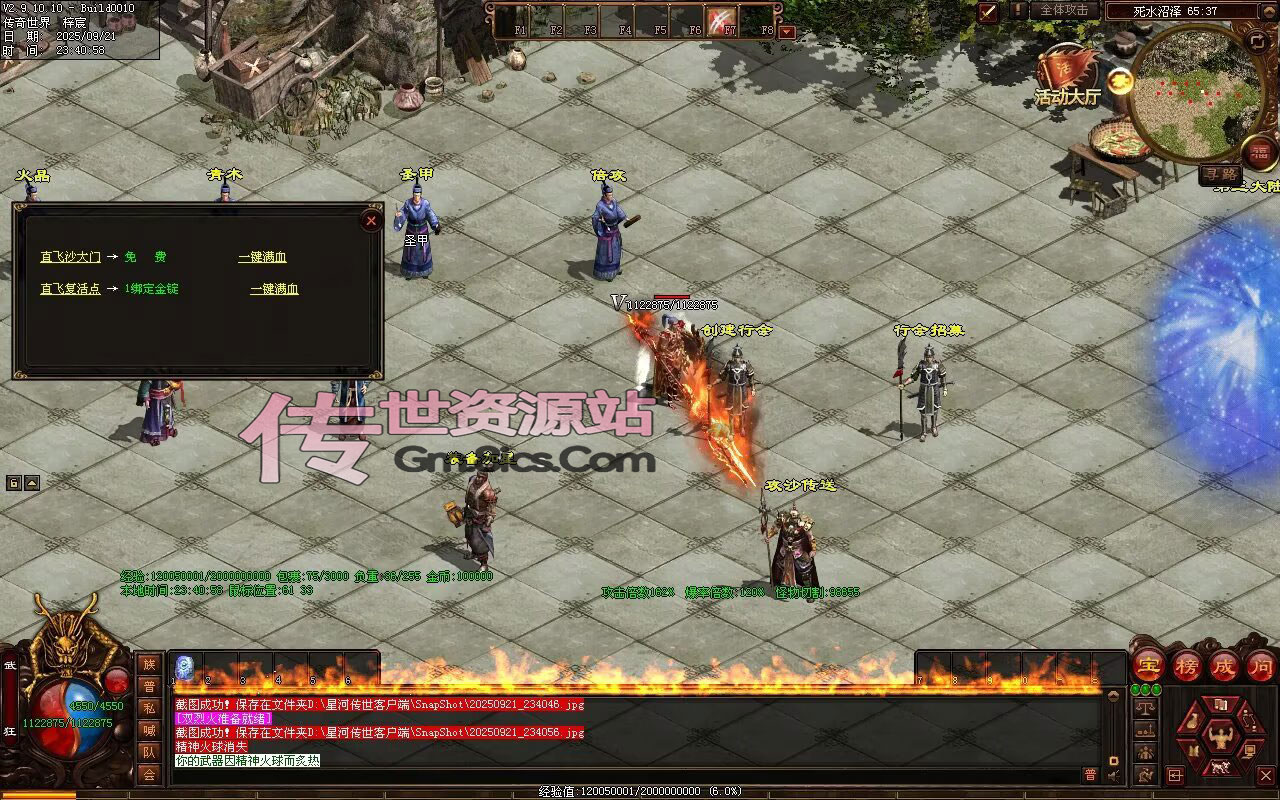This screenshot has width=1280, height=800.
Task: Use the blue item in hotbar slot 1
Action: tap(185, 667)
